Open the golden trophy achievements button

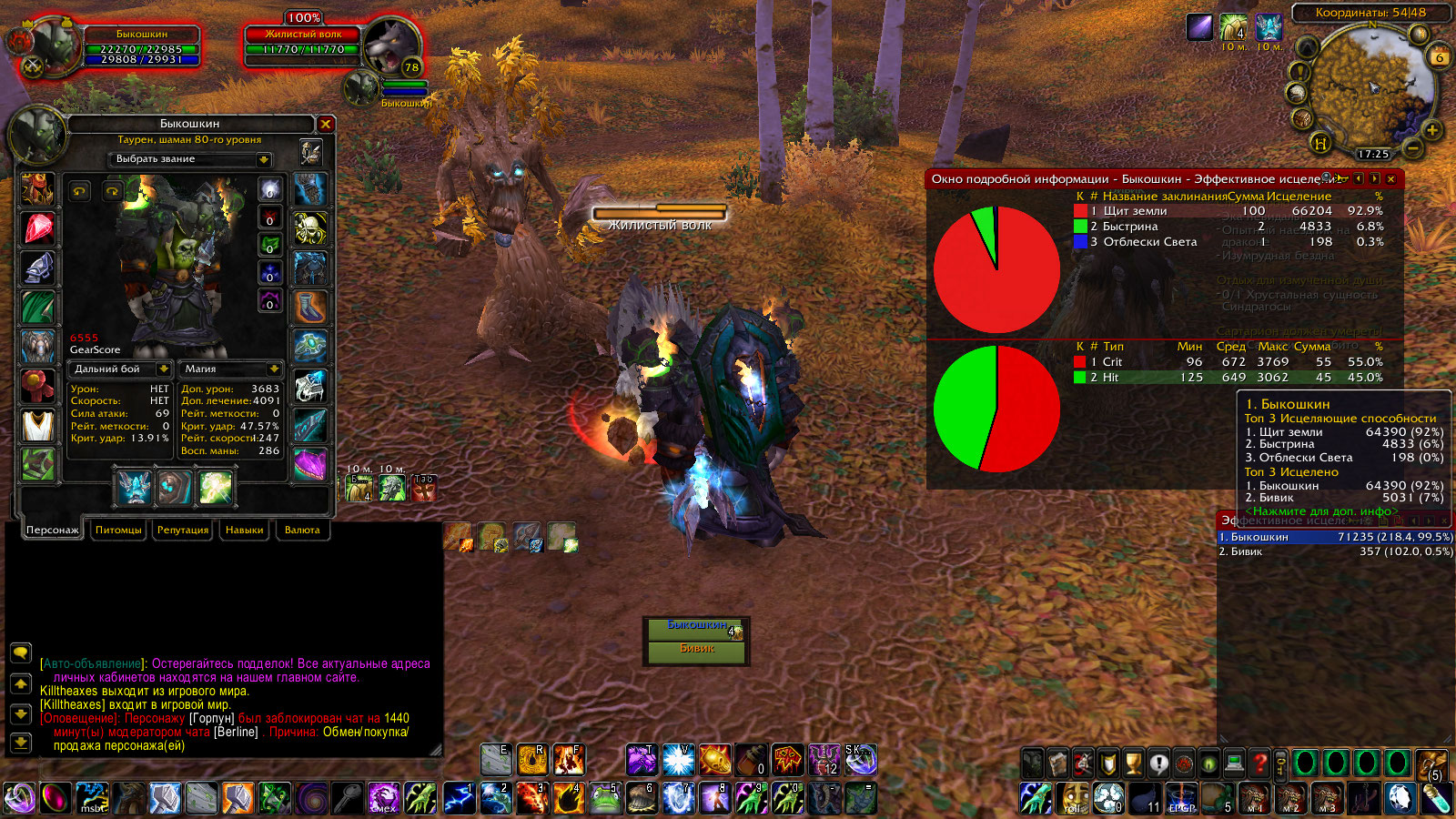[x=1133, y=763]
